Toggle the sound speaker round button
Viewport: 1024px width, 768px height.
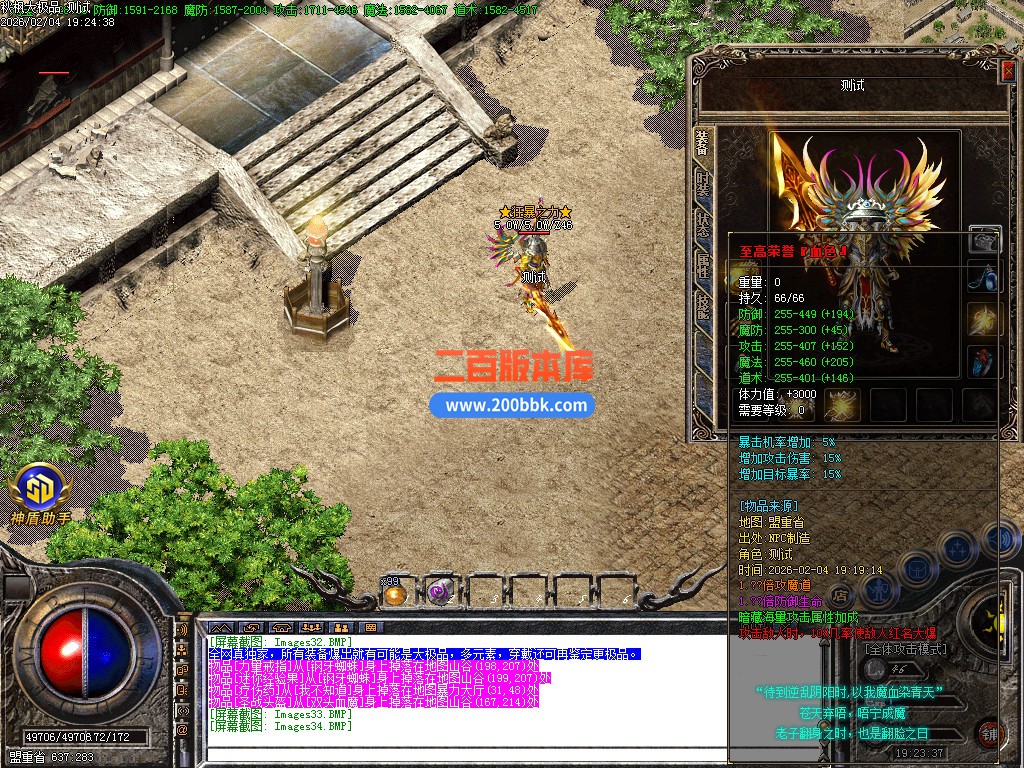[1000, 538]
